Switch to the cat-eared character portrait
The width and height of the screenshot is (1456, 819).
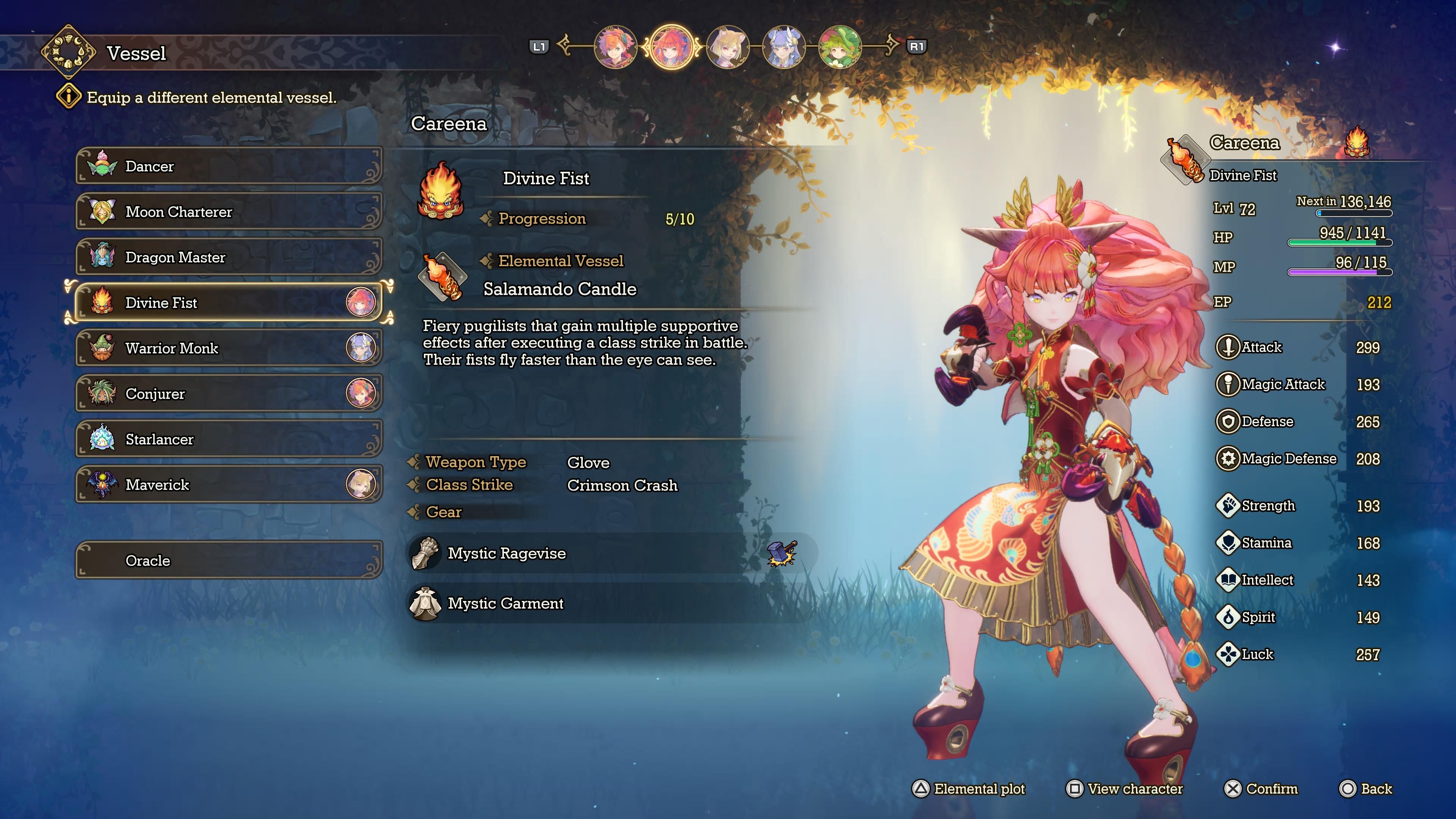(729, 48)
